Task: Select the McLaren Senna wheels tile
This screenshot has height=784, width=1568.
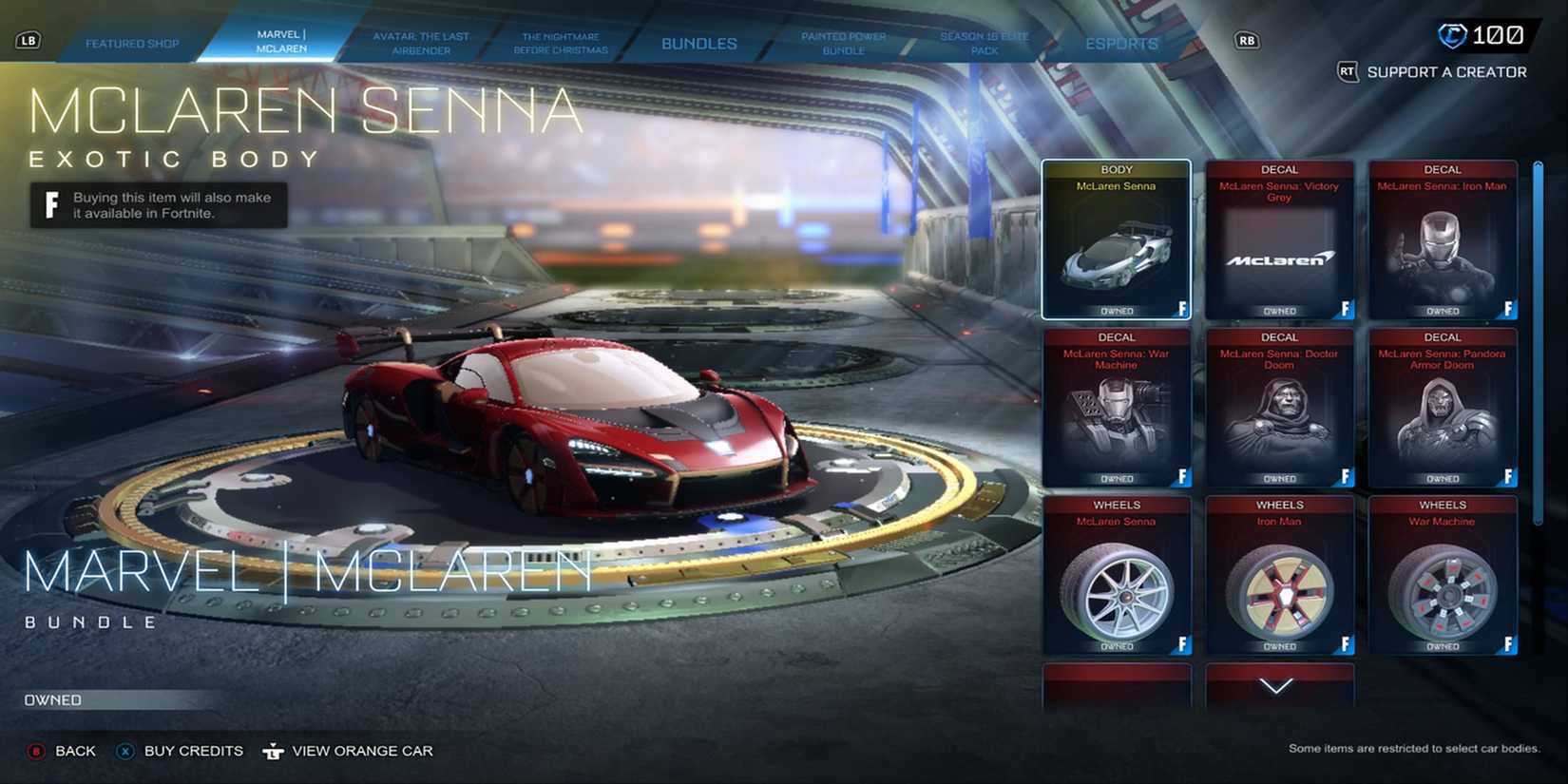Action: tap(1117, 574)
